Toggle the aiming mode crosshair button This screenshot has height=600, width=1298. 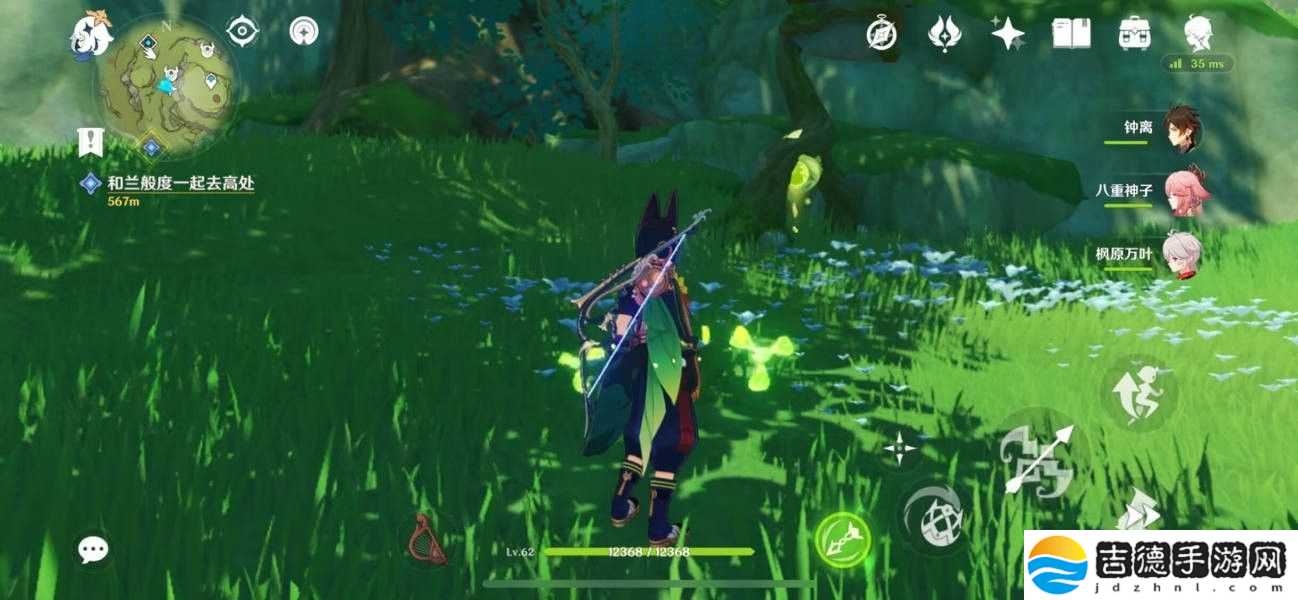(899, 449)
